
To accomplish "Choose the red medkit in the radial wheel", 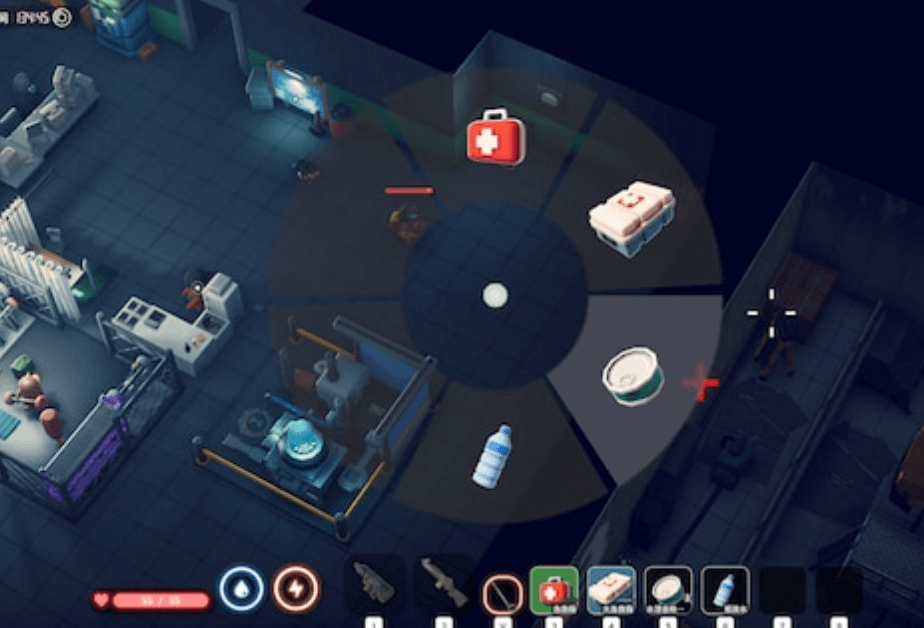I will click(x=495, y=140).
